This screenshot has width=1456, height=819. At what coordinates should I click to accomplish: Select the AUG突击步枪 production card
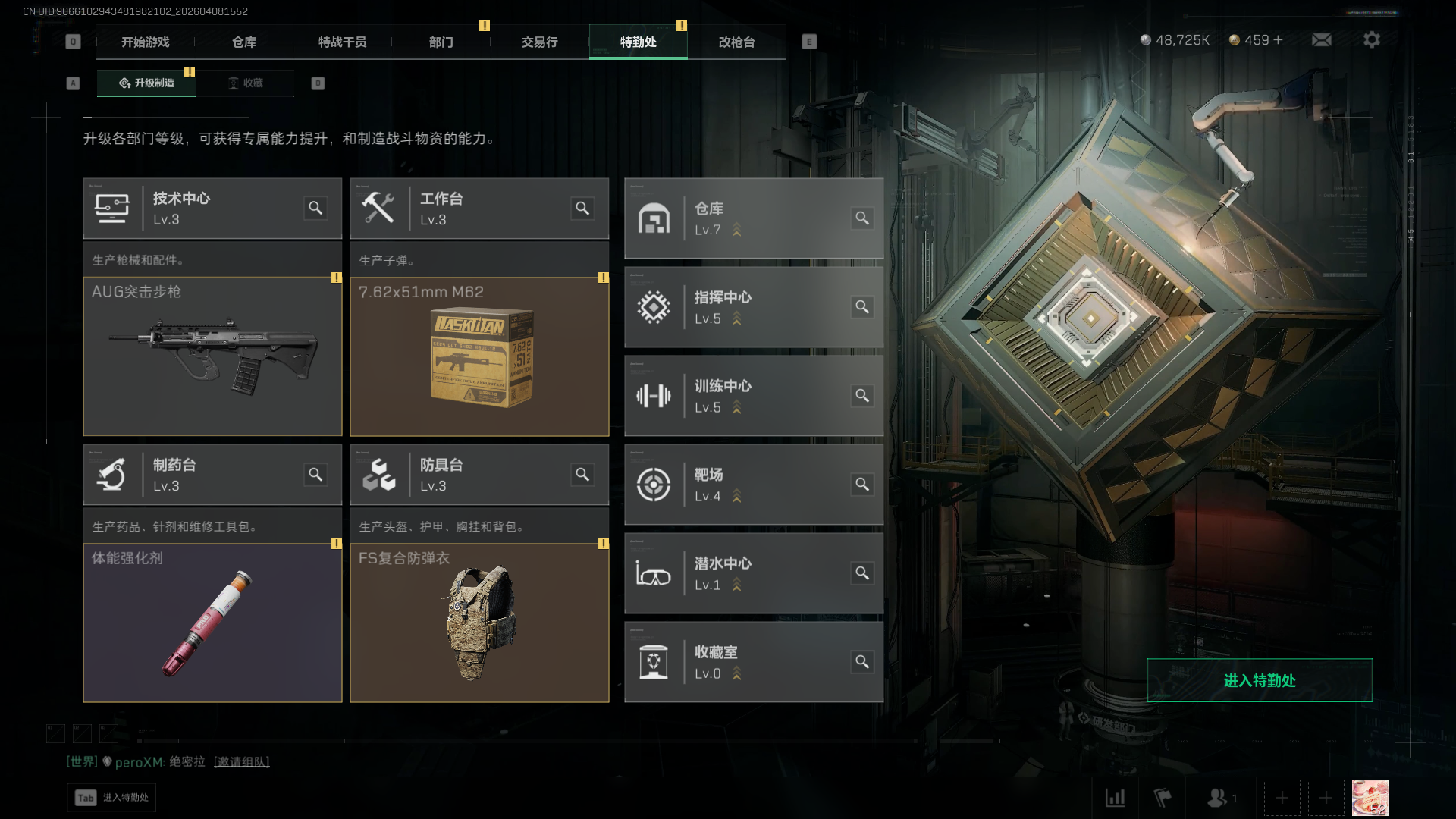[212, 356]
